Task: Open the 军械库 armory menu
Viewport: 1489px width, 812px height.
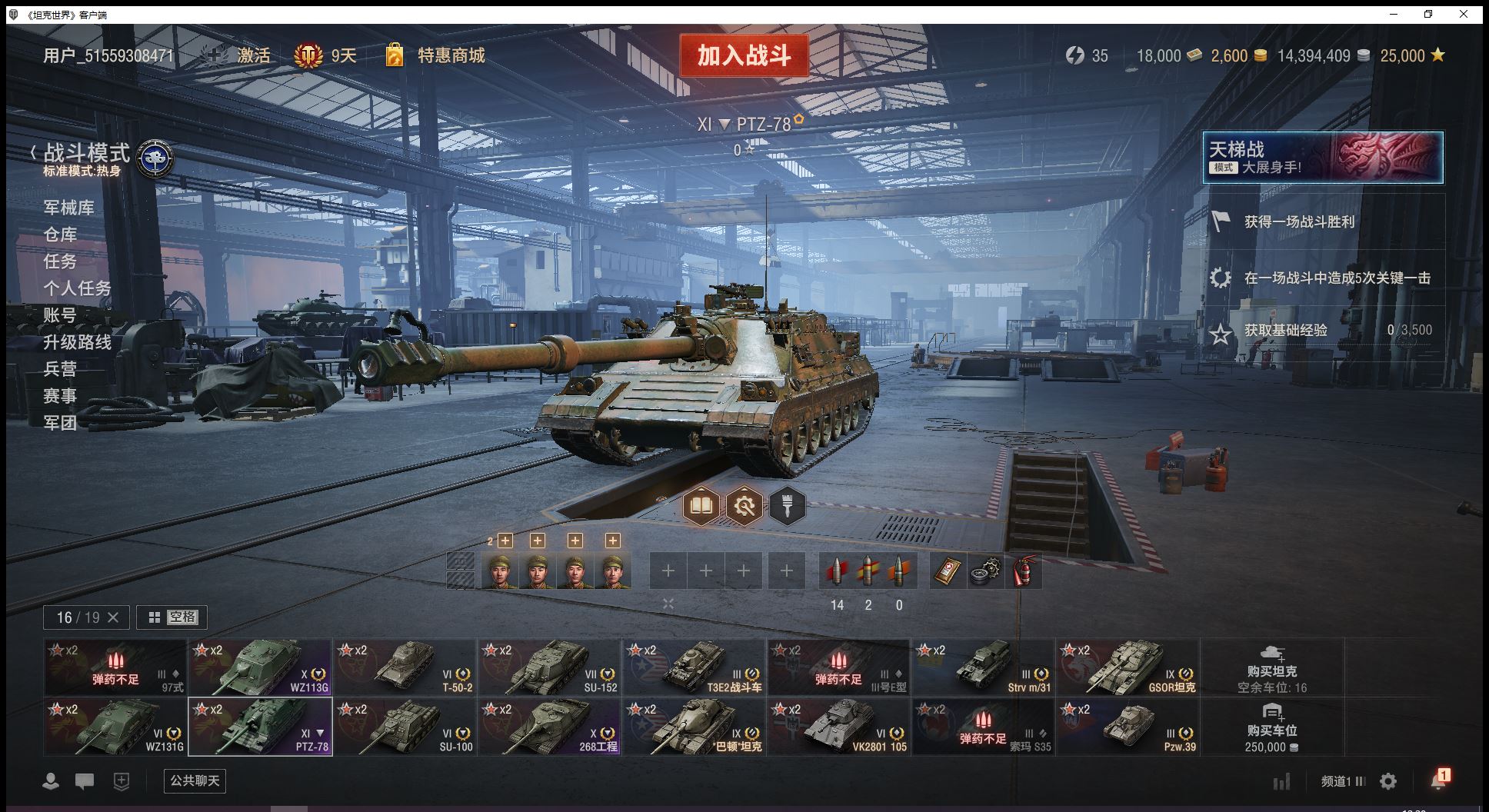Action: click(x=68, y=208)
